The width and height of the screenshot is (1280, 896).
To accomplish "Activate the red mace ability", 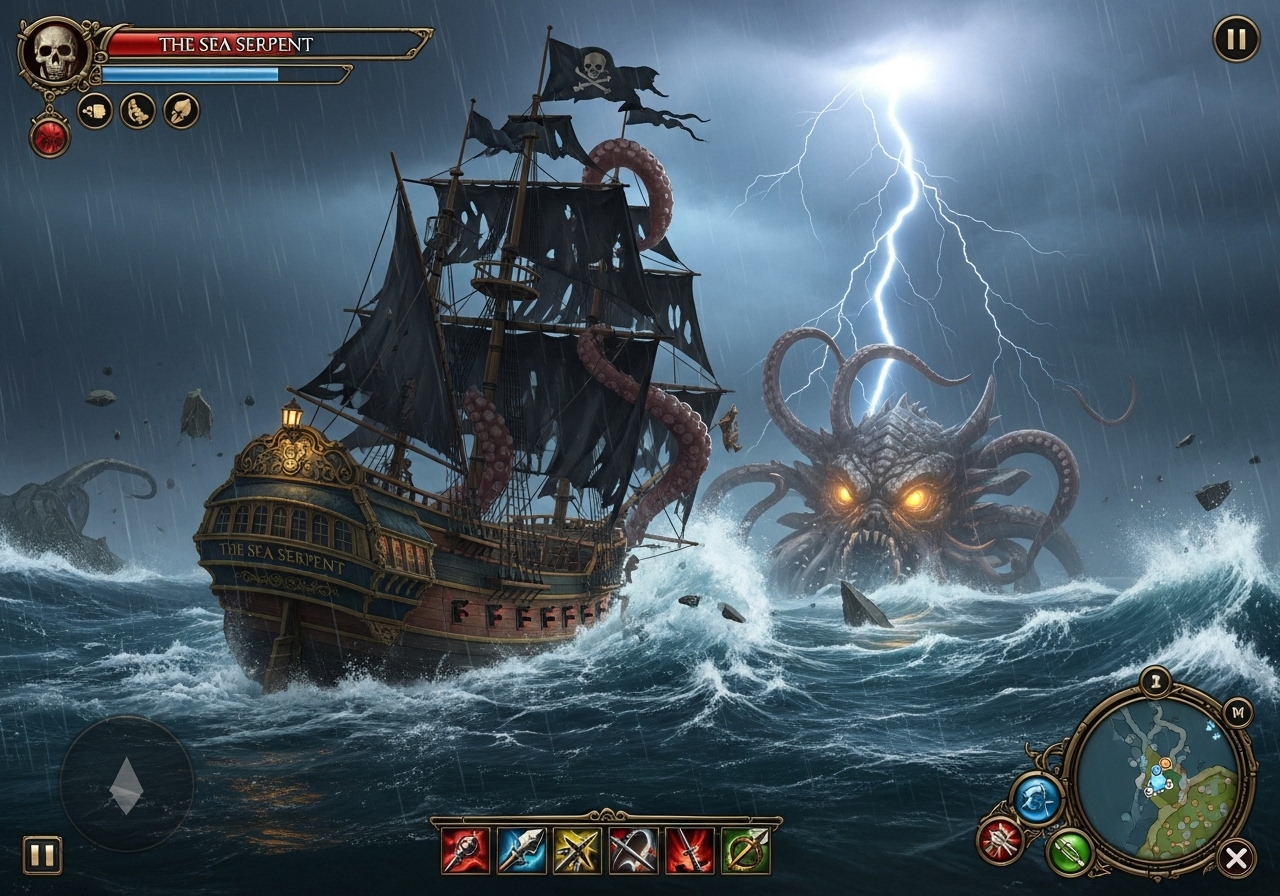I will (466, 849).
